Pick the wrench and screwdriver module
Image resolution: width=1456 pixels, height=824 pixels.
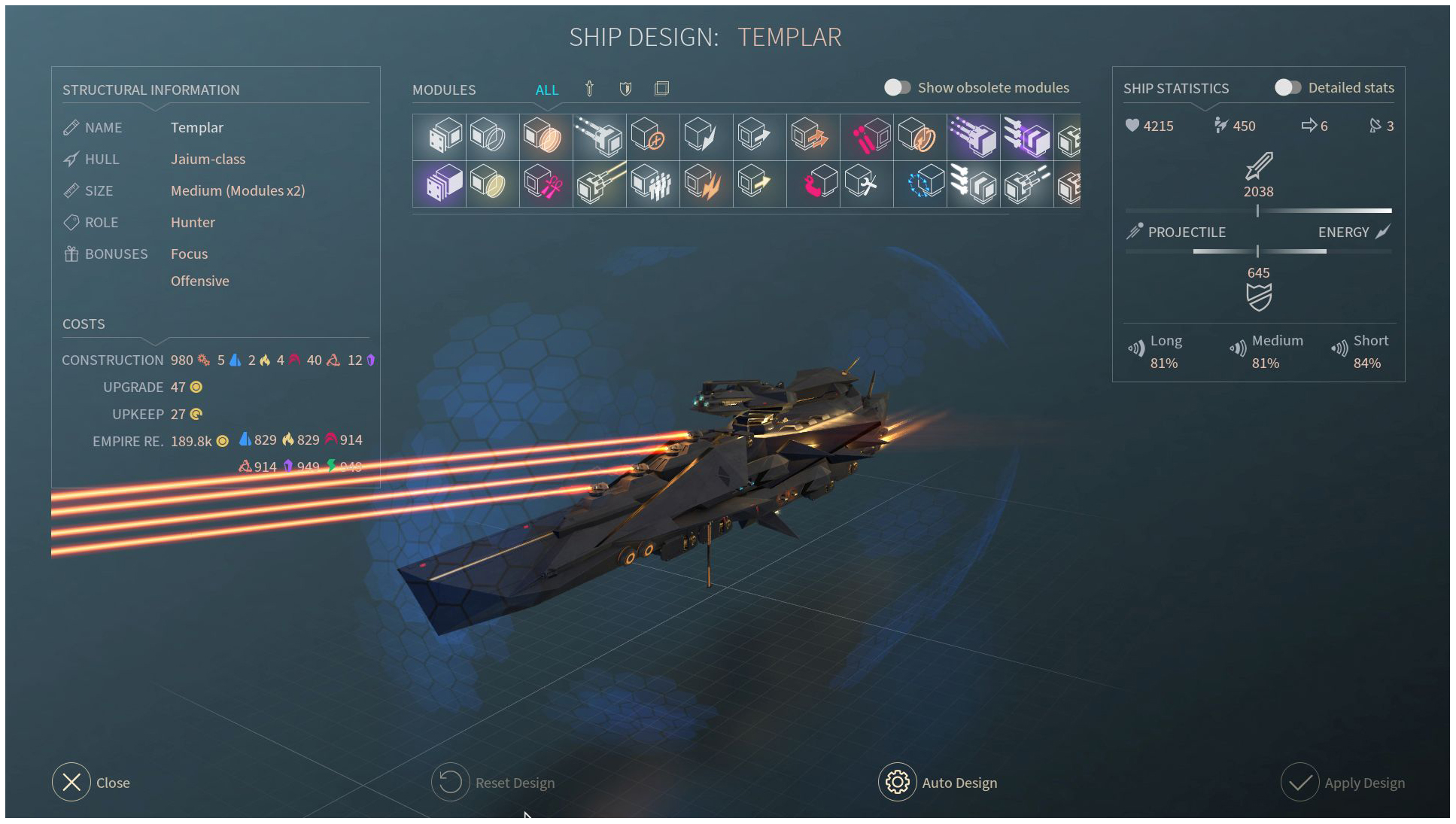click(x=864, y=184)
